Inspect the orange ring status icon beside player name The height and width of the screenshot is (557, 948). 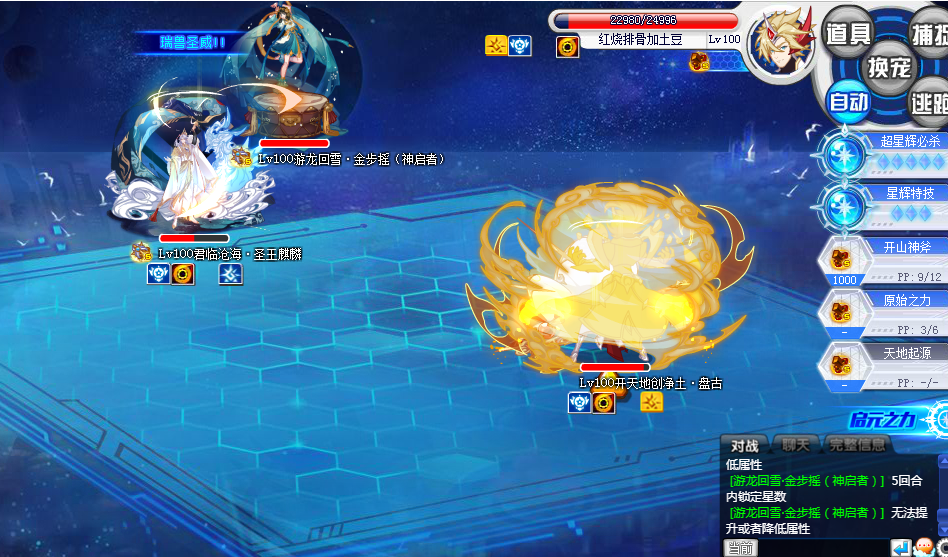568,46
